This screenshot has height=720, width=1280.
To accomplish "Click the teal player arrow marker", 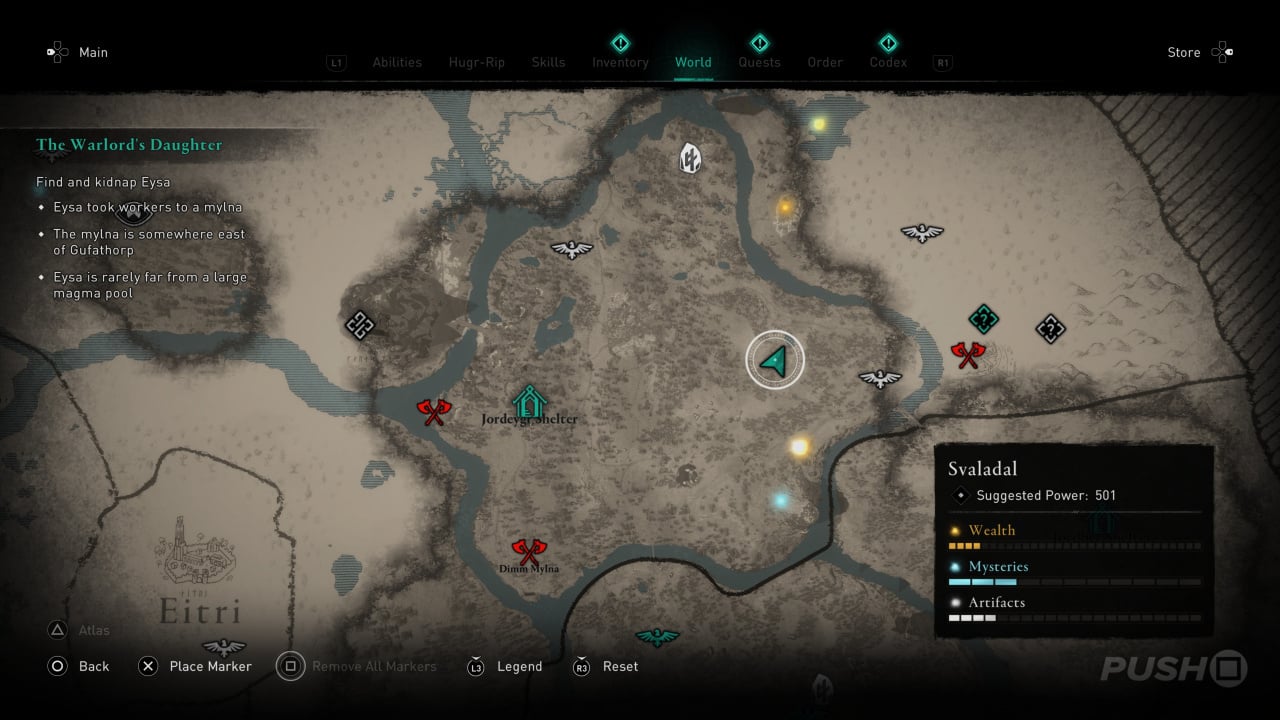I will tap(774, 360).
